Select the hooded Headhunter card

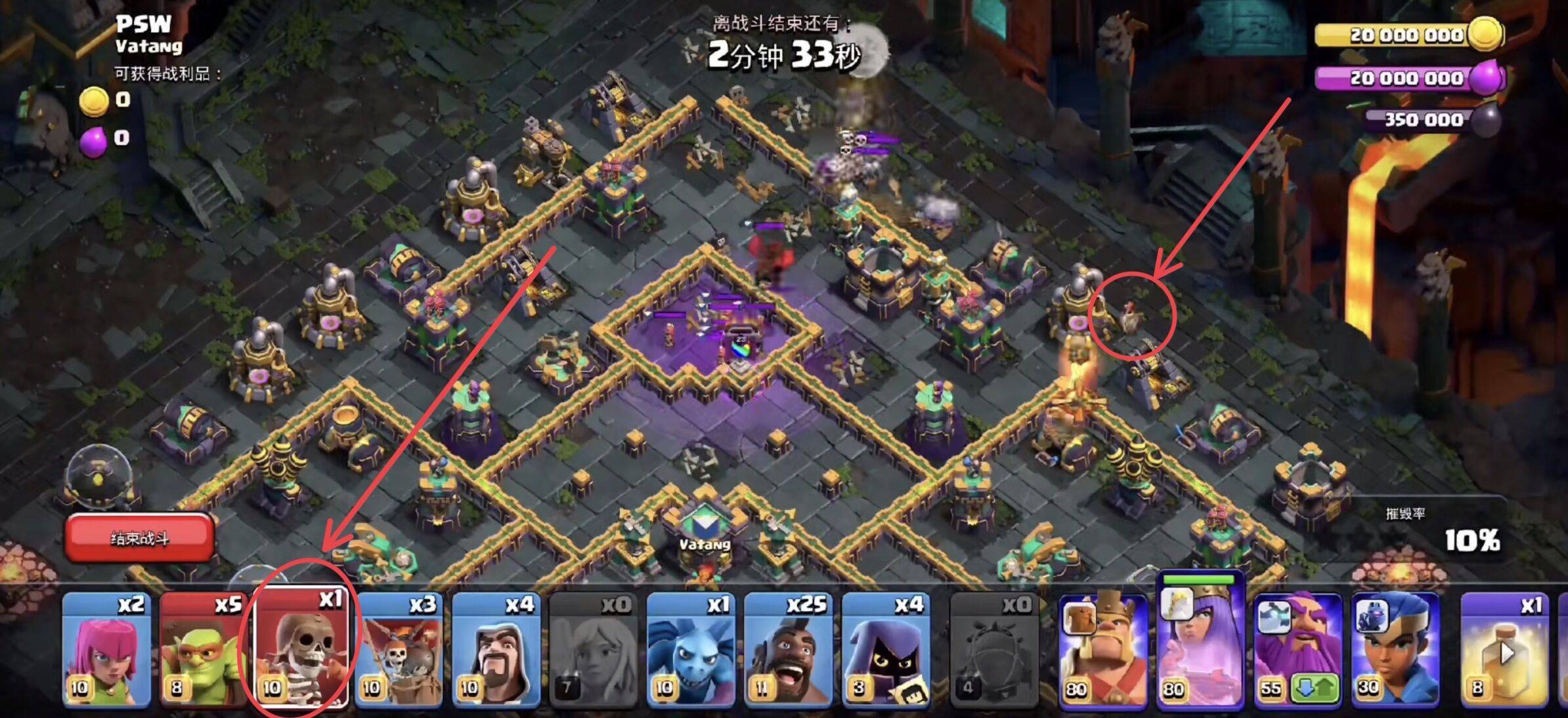click(885, 650)
